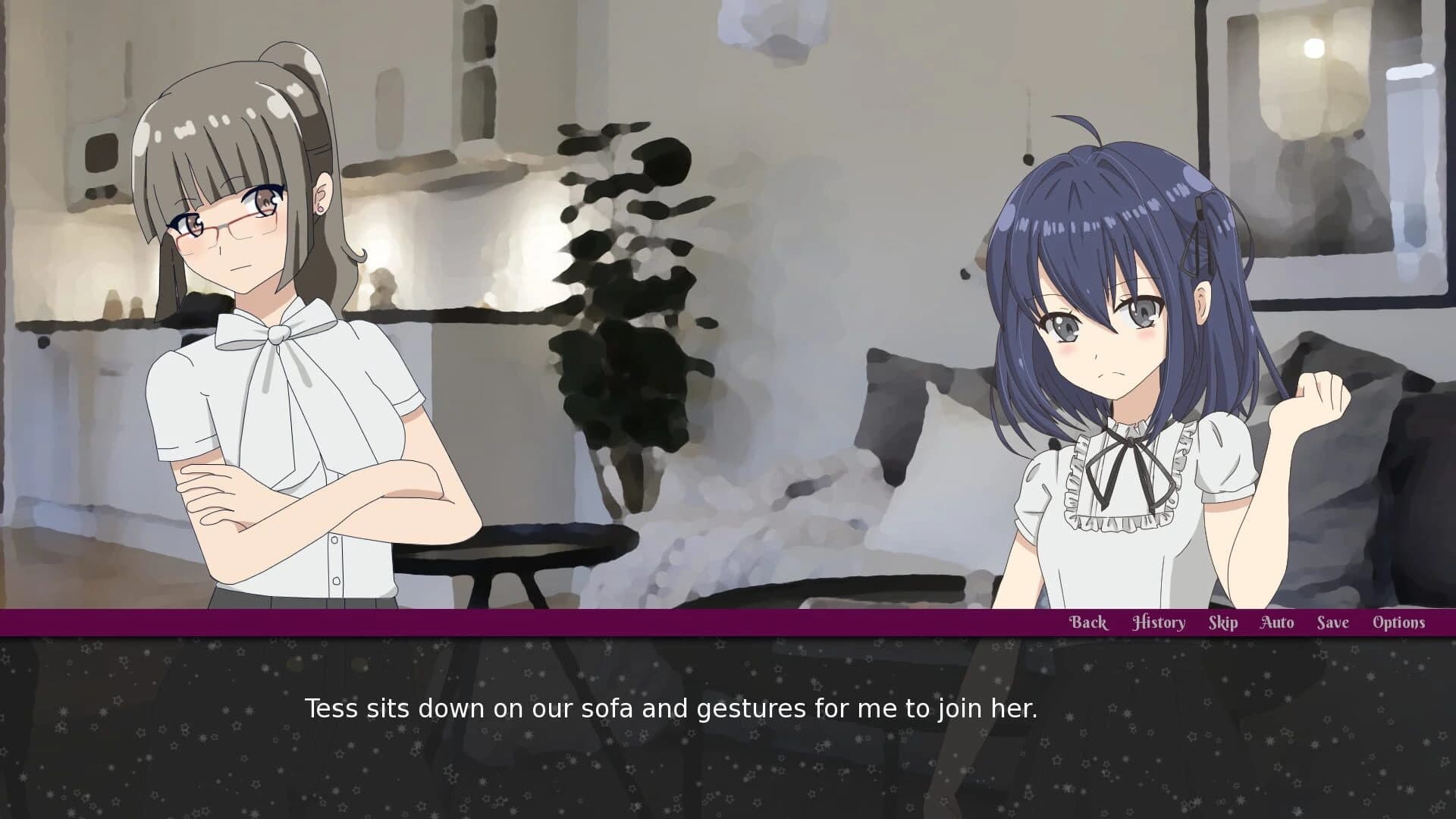Viewport: 1456px width, 819px height.
Task: Click the word 'Tess' in the narration
Action: point(332,710)
